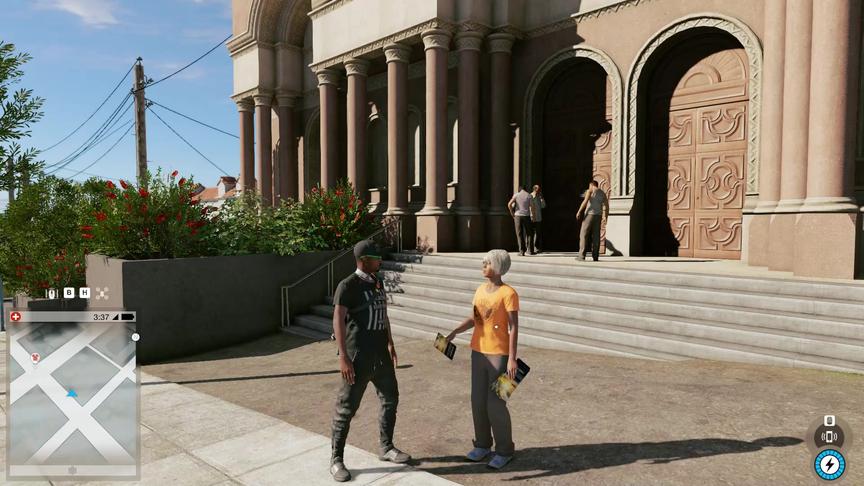Screen dimensions: 864x486
Task: Select the red shop marker on the minimap
Action: 35,357
